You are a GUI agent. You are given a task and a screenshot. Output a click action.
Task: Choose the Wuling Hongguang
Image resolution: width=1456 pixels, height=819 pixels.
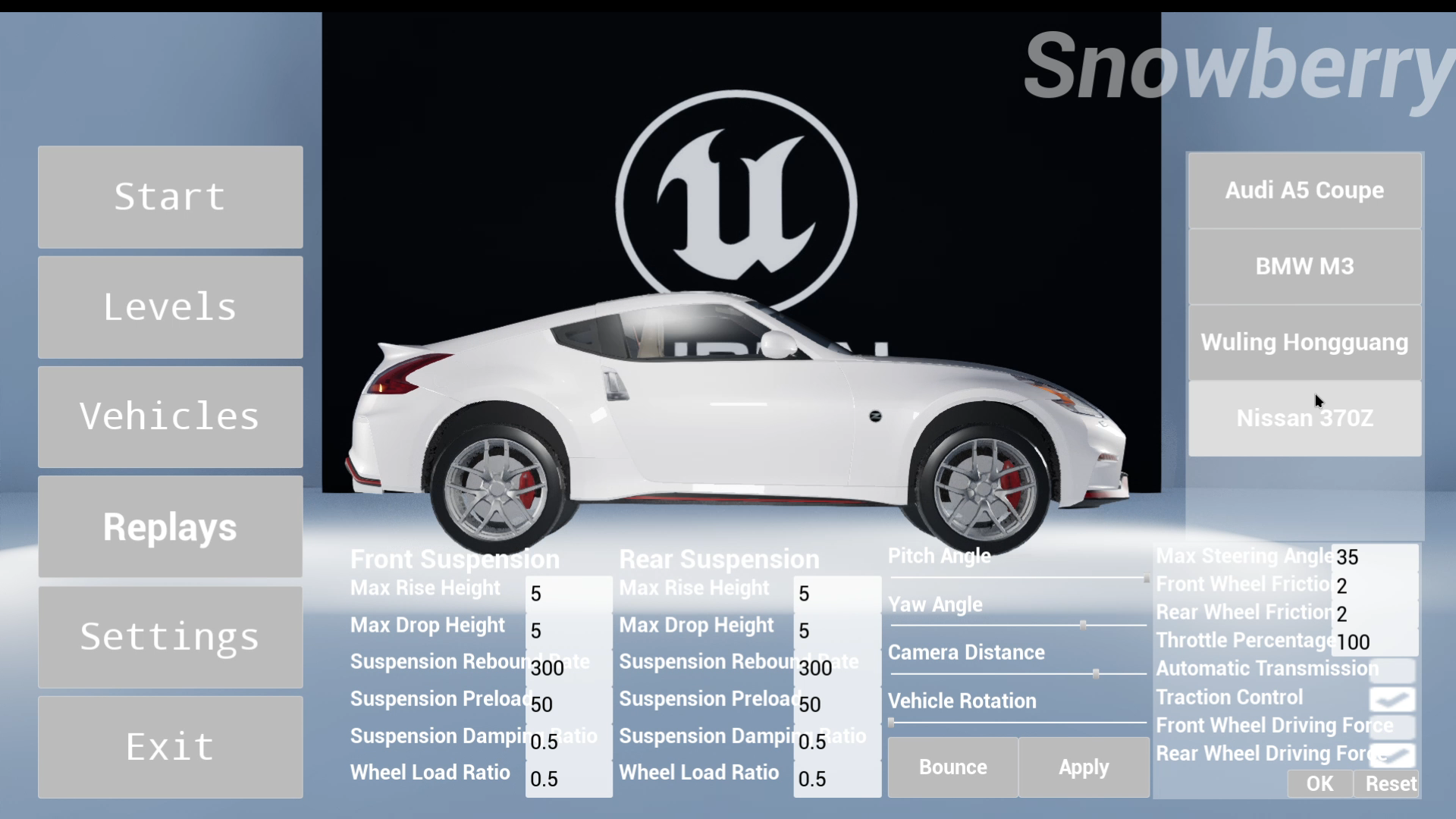point(1304,342)
